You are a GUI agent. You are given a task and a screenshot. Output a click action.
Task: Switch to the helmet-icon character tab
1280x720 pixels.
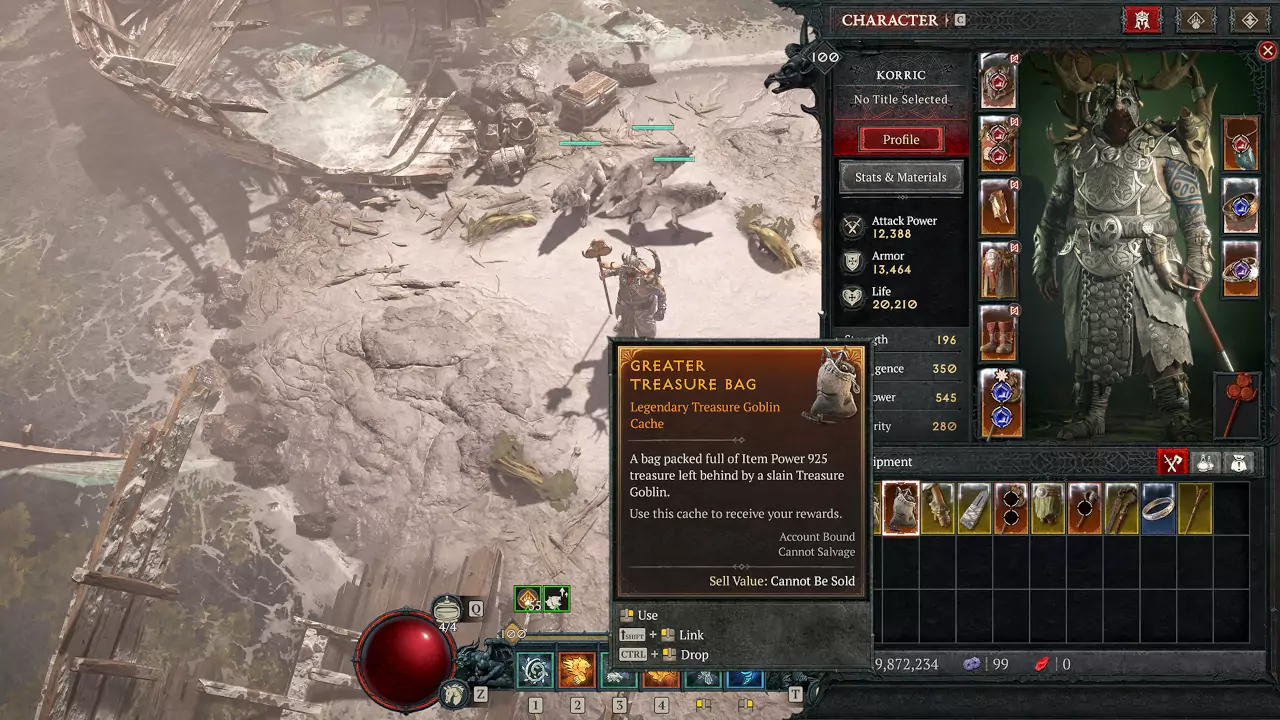tap(1141, 20)
